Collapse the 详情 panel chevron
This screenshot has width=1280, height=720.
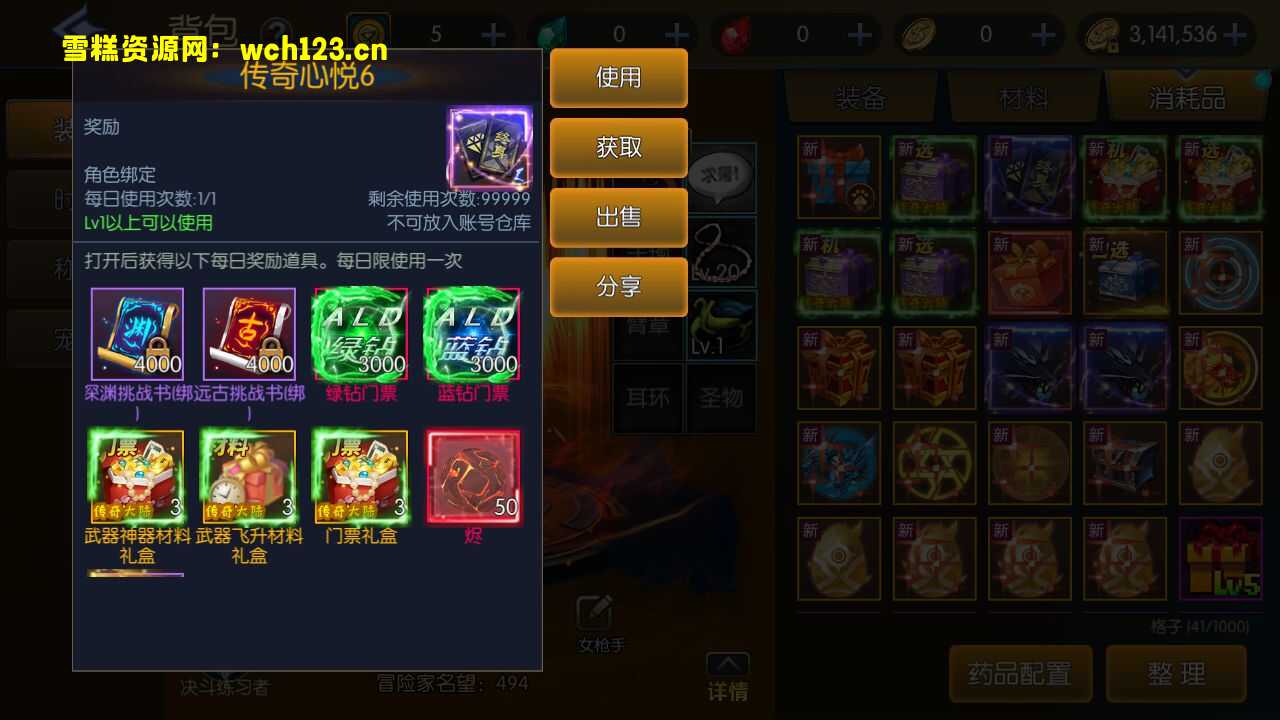[727, 662]
